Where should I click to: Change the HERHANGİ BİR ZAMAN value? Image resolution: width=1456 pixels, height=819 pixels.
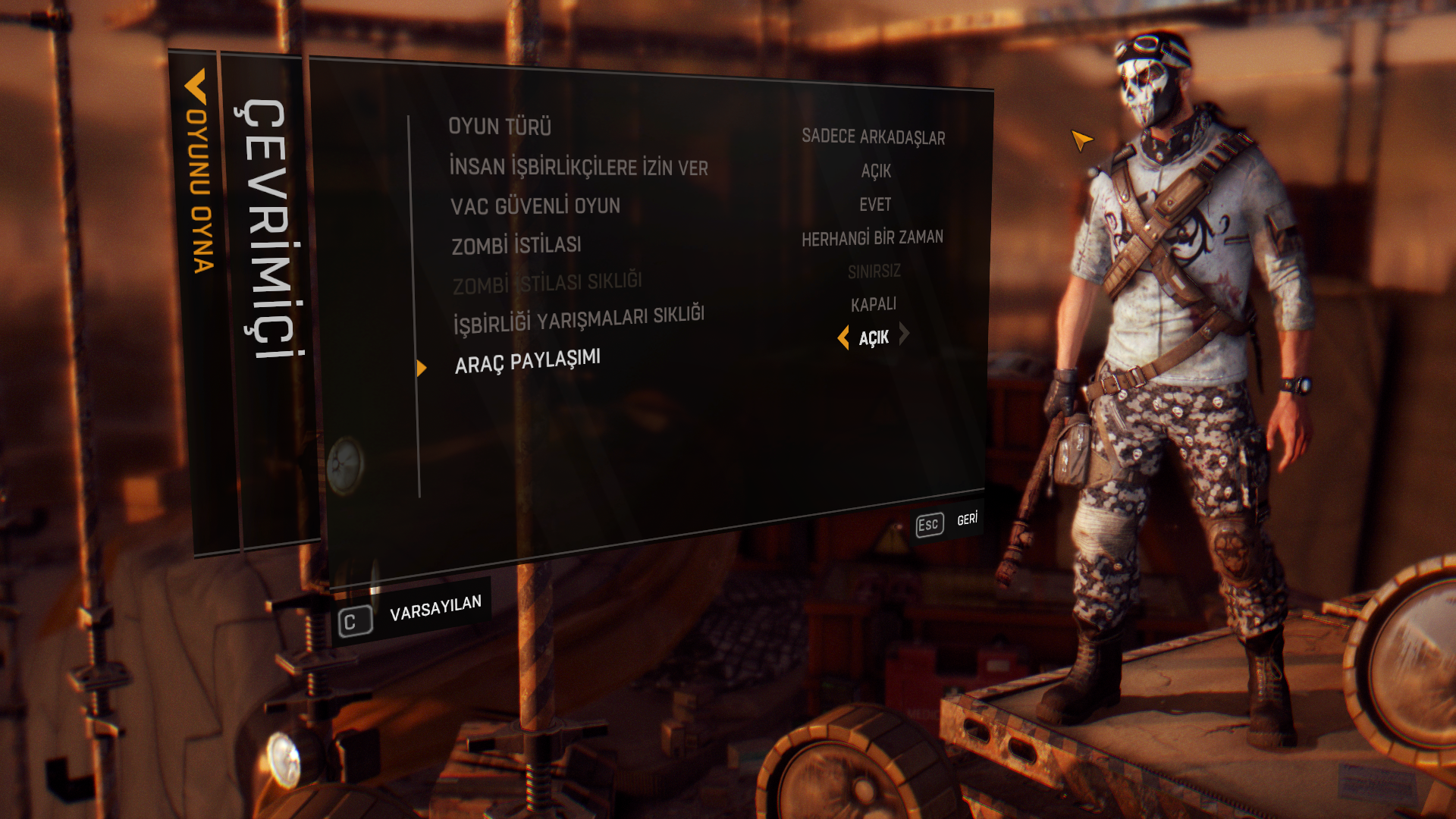tap(872, 239)
